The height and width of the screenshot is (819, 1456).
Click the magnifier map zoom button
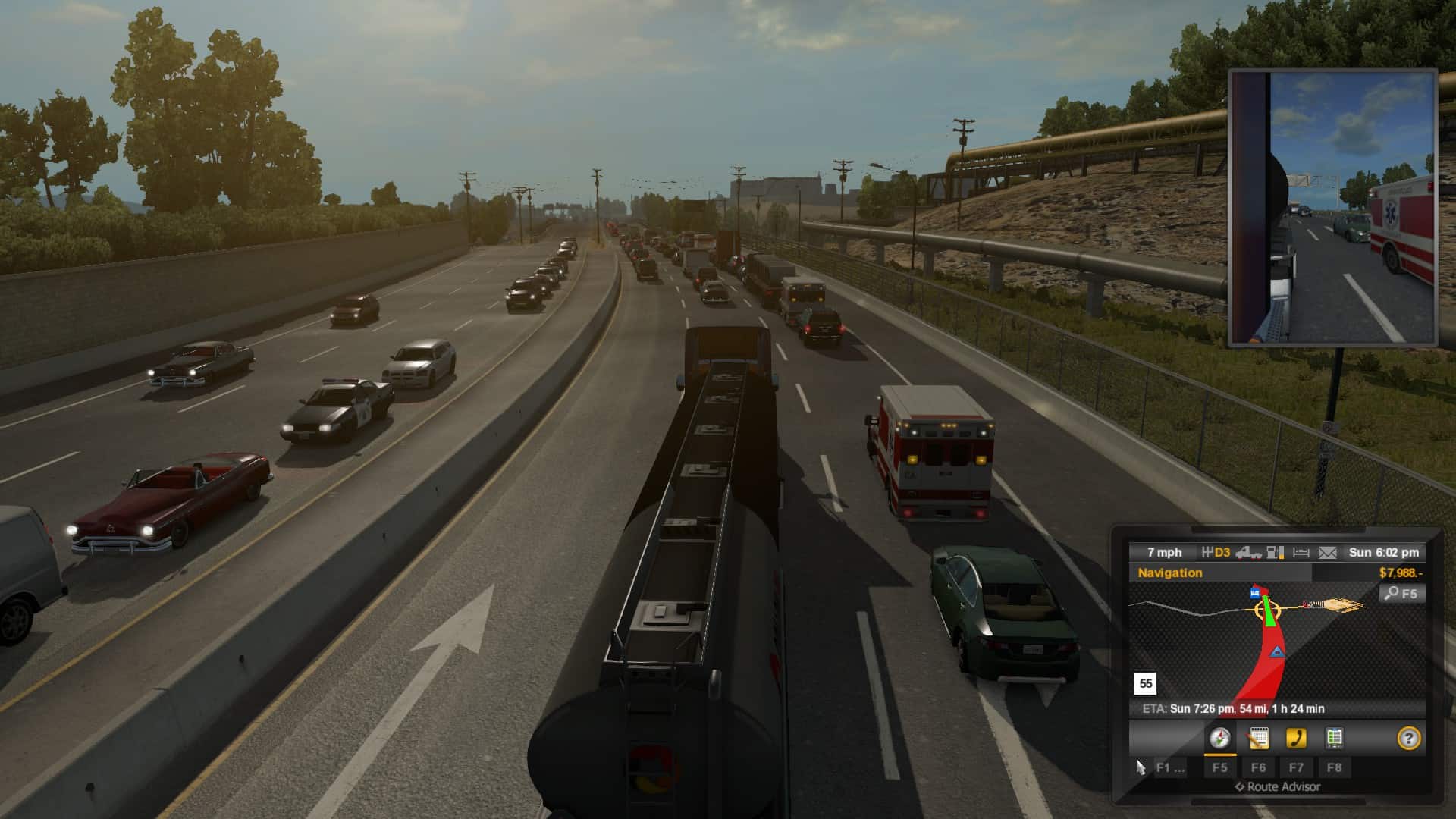tap(1401, 594)
